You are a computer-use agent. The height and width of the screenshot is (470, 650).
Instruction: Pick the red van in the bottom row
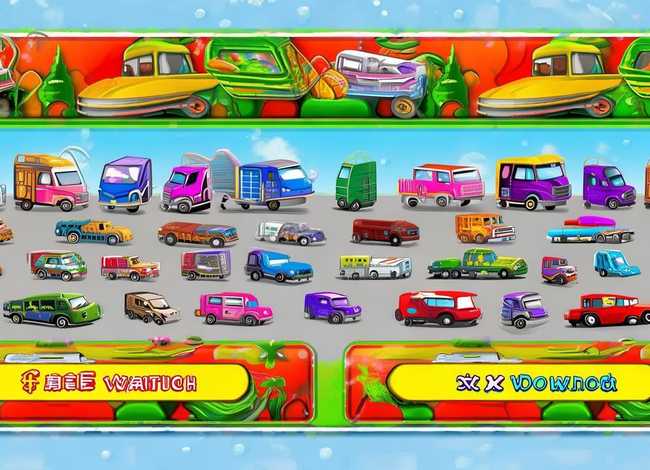click(438, 308)
